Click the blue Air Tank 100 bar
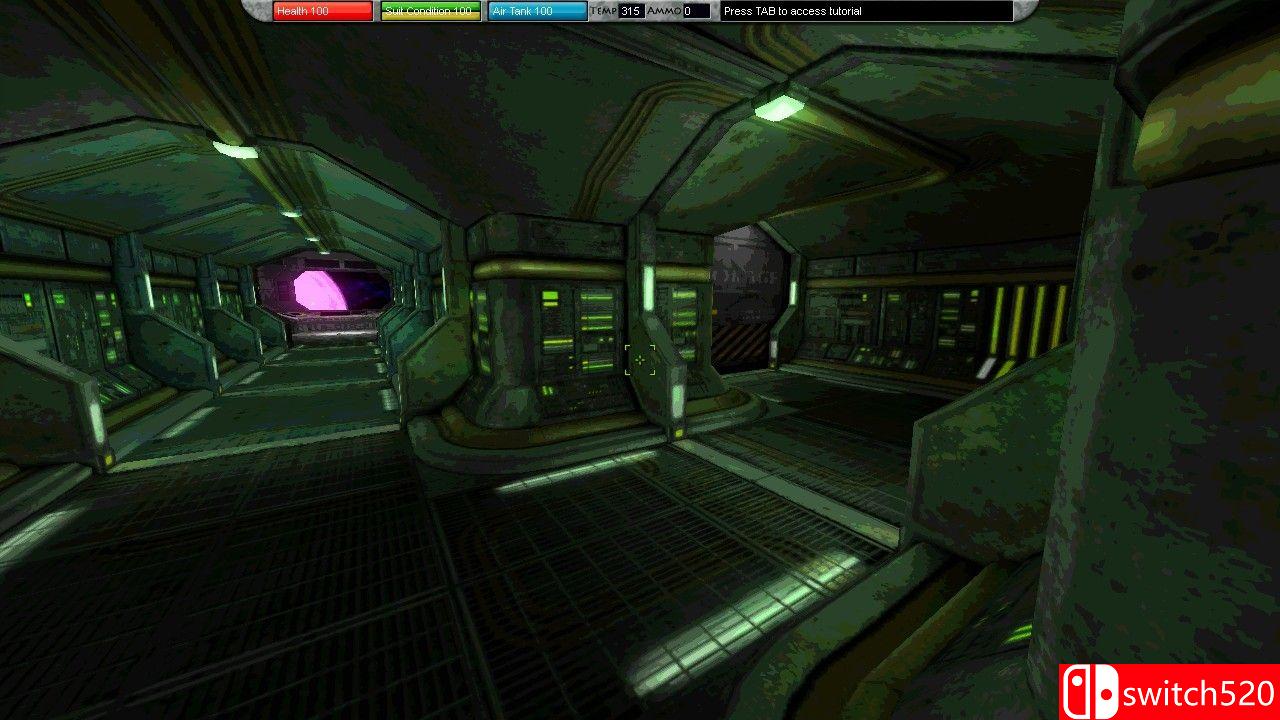This screenshot has width=1280, height=720. pos(537,11)
